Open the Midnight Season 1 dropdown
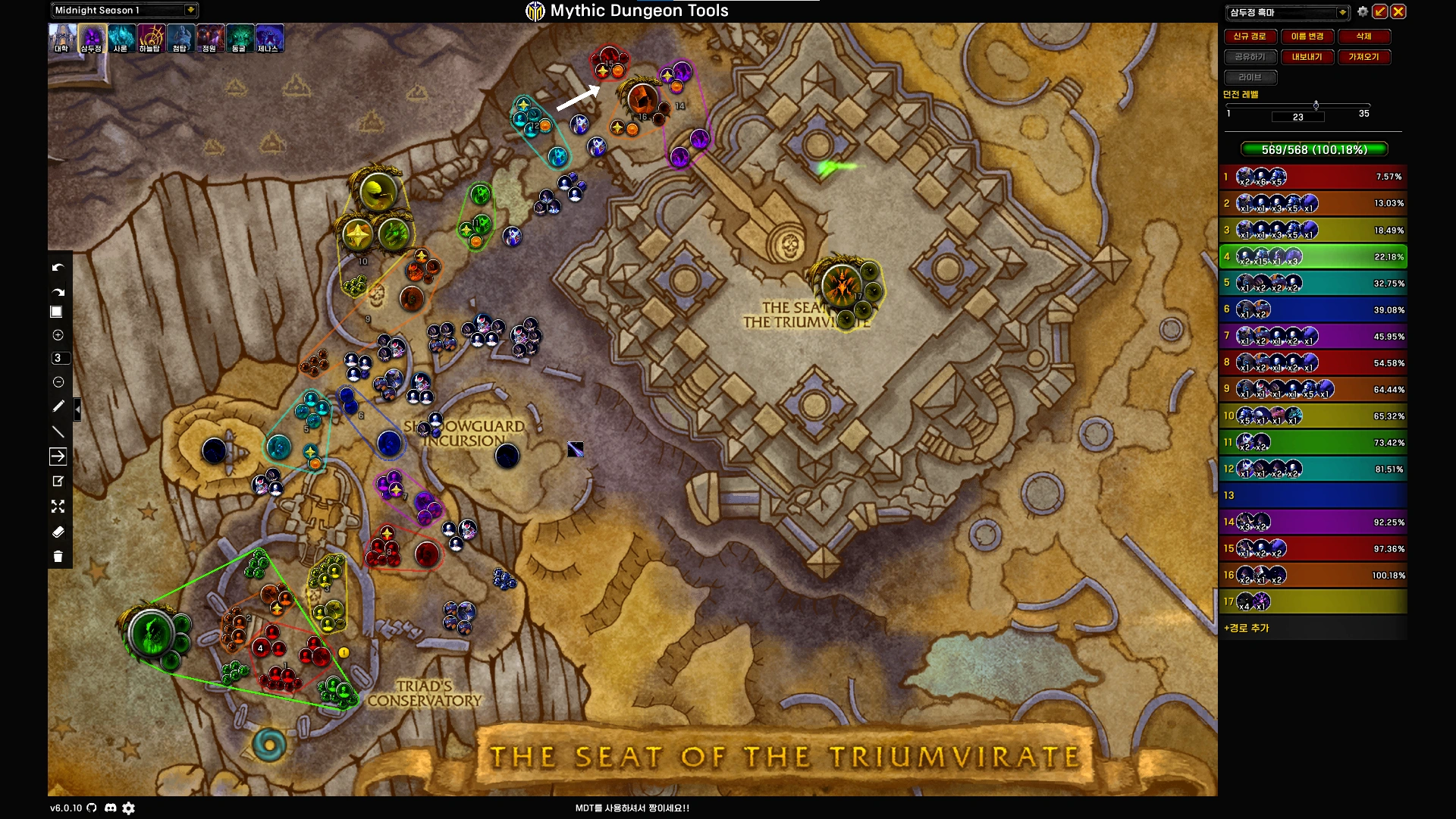The height and width of the screenshot is (819, 1456). [190, 10]
